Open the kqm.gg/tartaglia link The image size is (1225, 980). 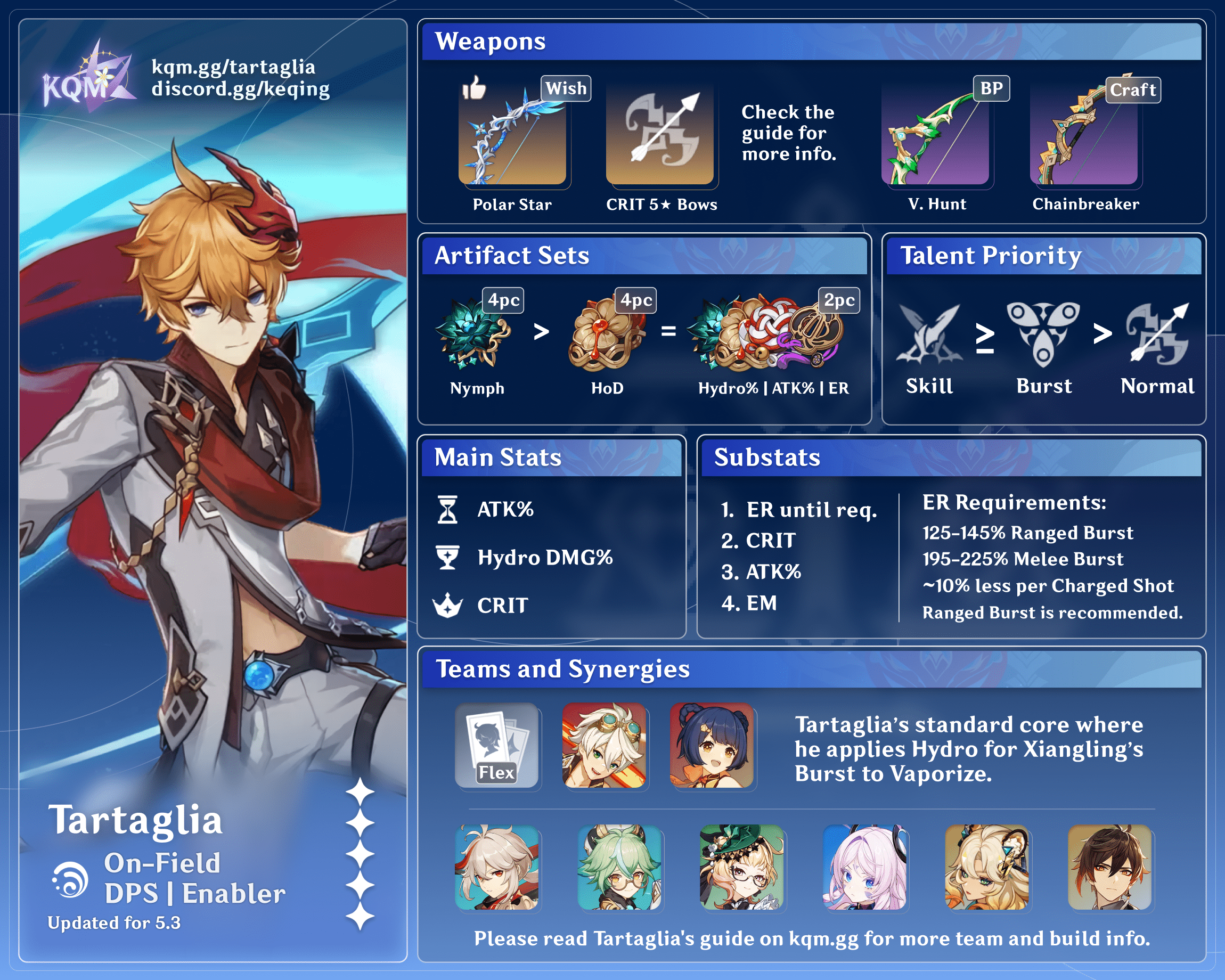233,67
